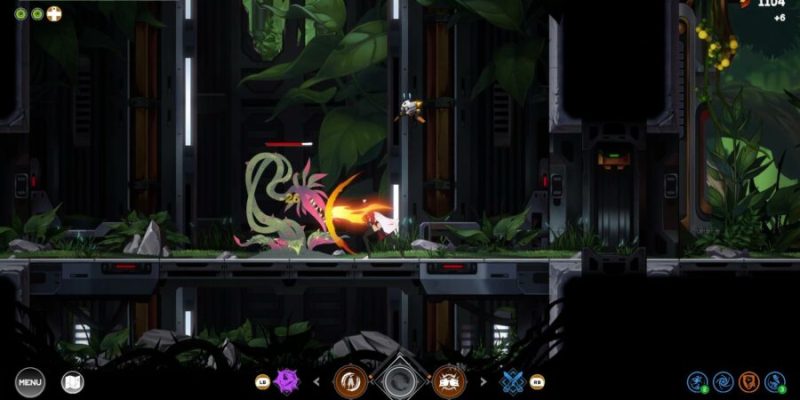Viewport: 800px width, 400px height.
Task: Select the blue crossed swords icon
Action: (512, 381)
